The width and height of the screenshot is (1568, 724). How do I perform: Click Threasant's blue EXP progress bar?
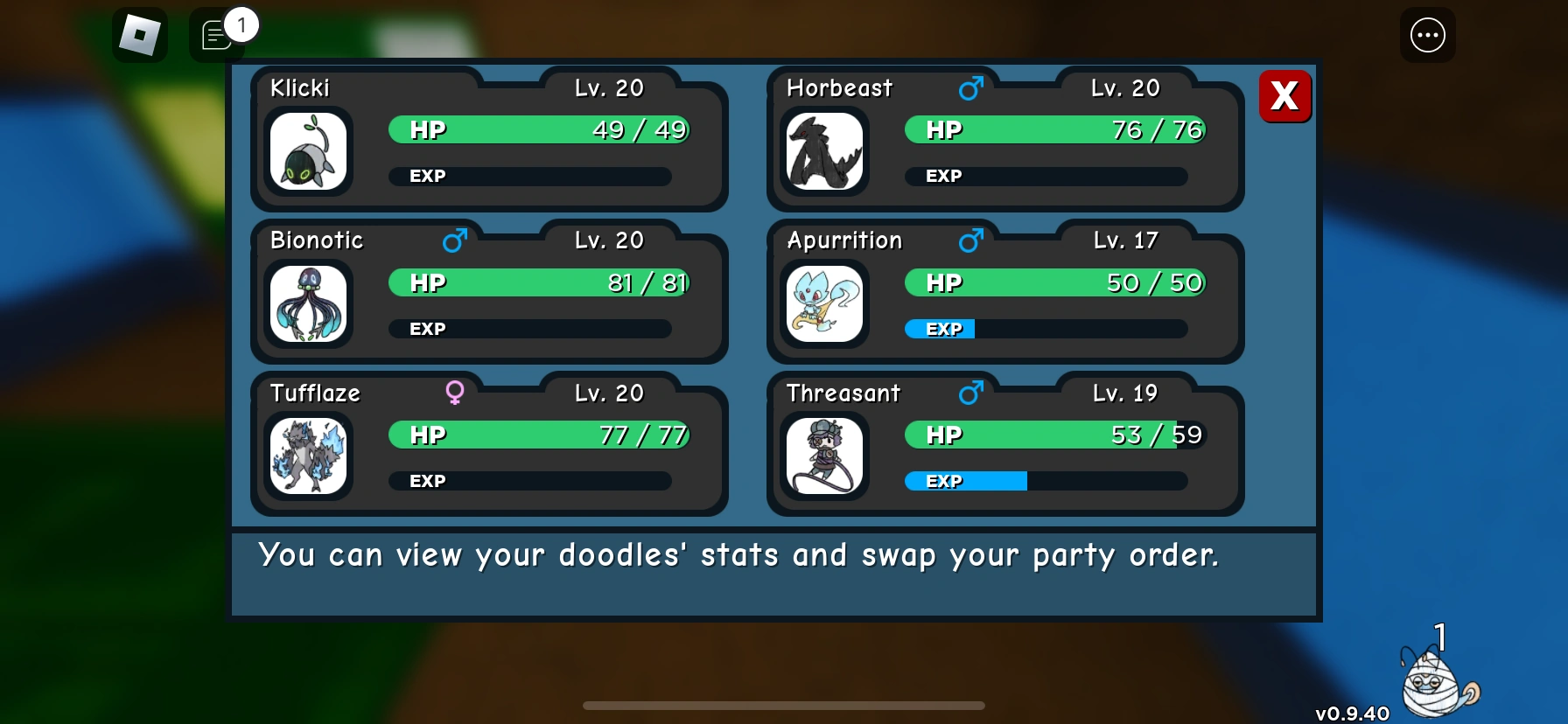pyautogui.click(x=962, y=480)
